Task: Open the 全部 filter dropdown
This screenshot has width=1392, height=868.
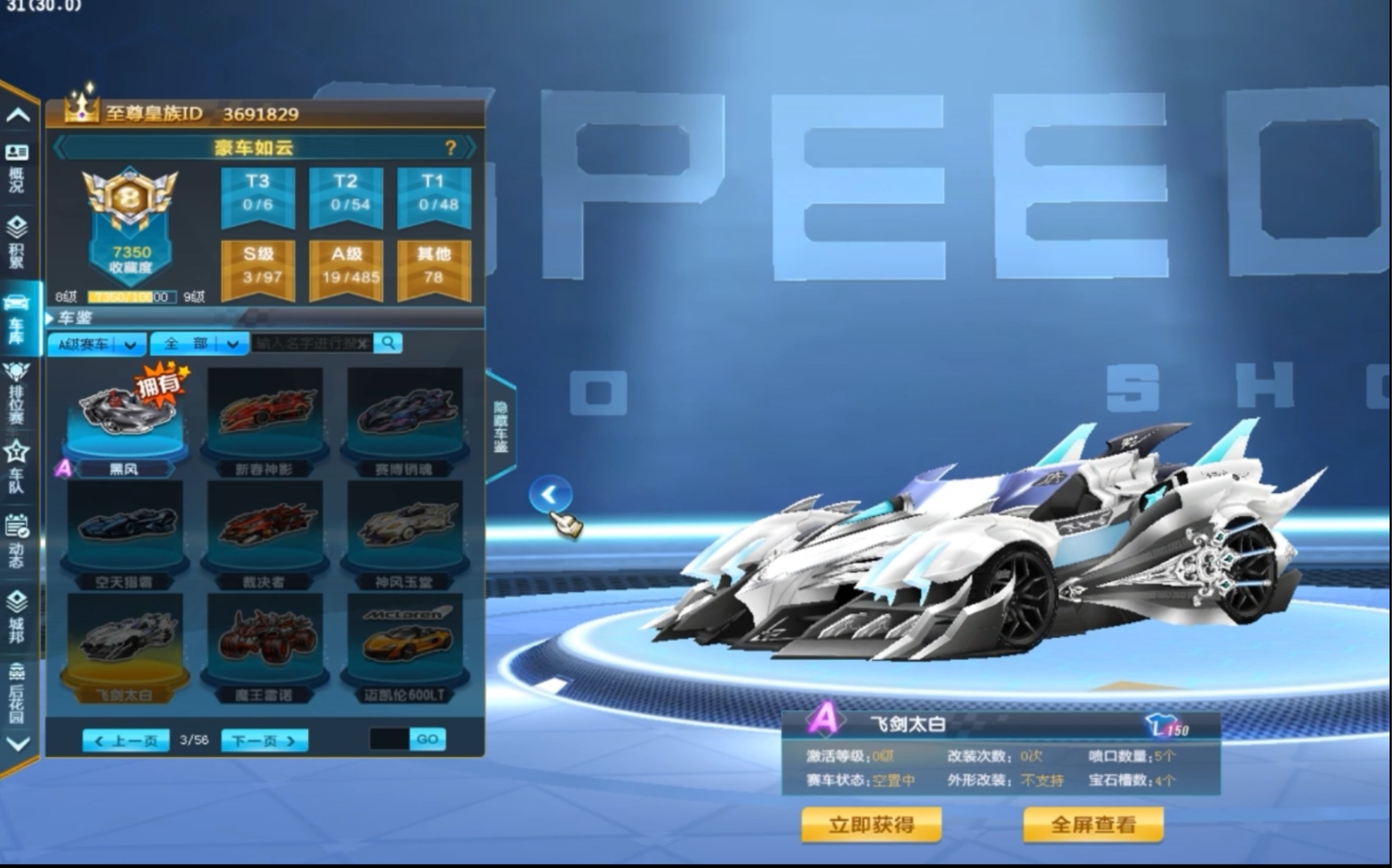Action: 199,344
